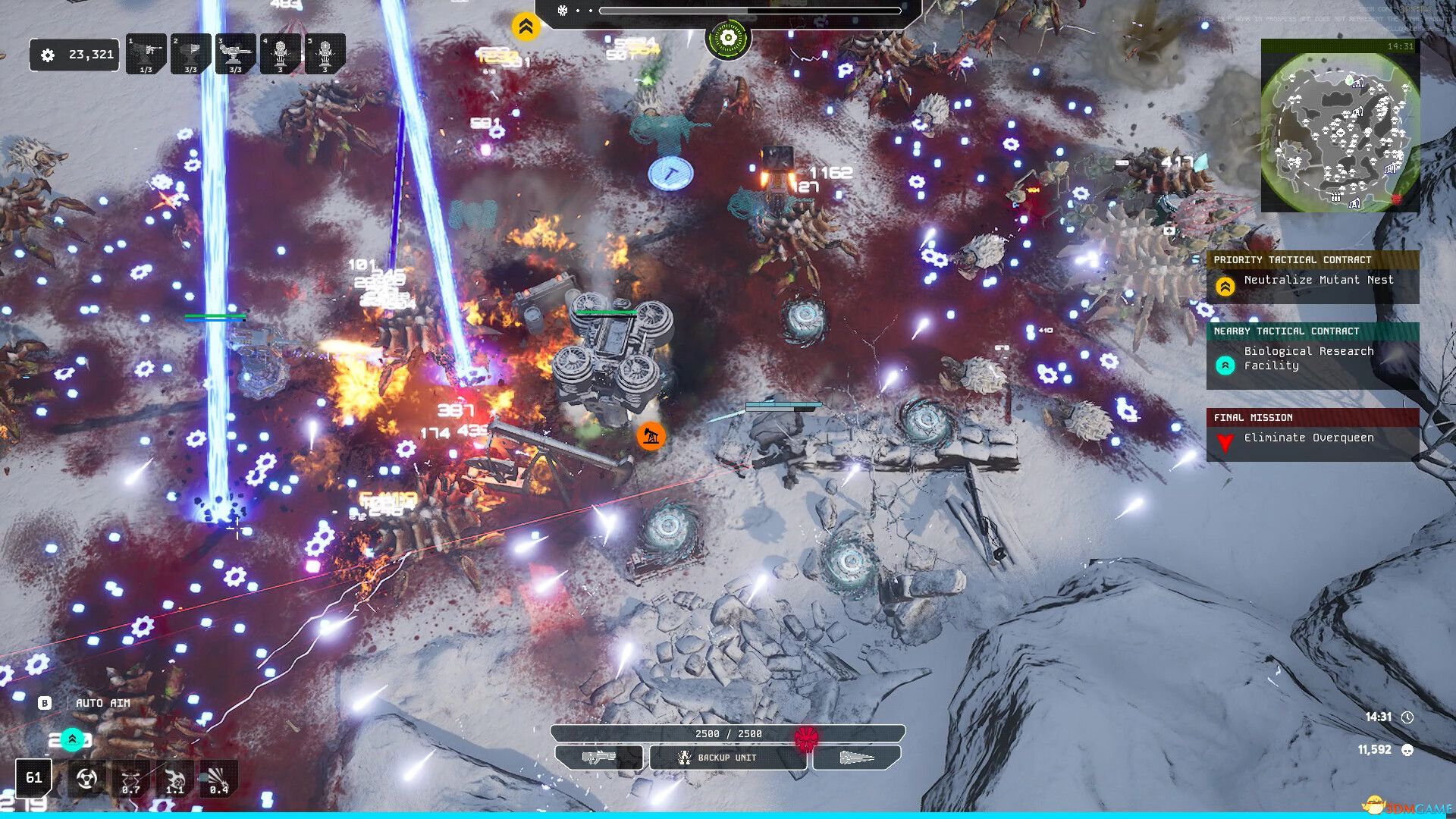Click the green target ring under wave bar
Image resolution: width=1456 pixels, height=819 pixels.
728,38
